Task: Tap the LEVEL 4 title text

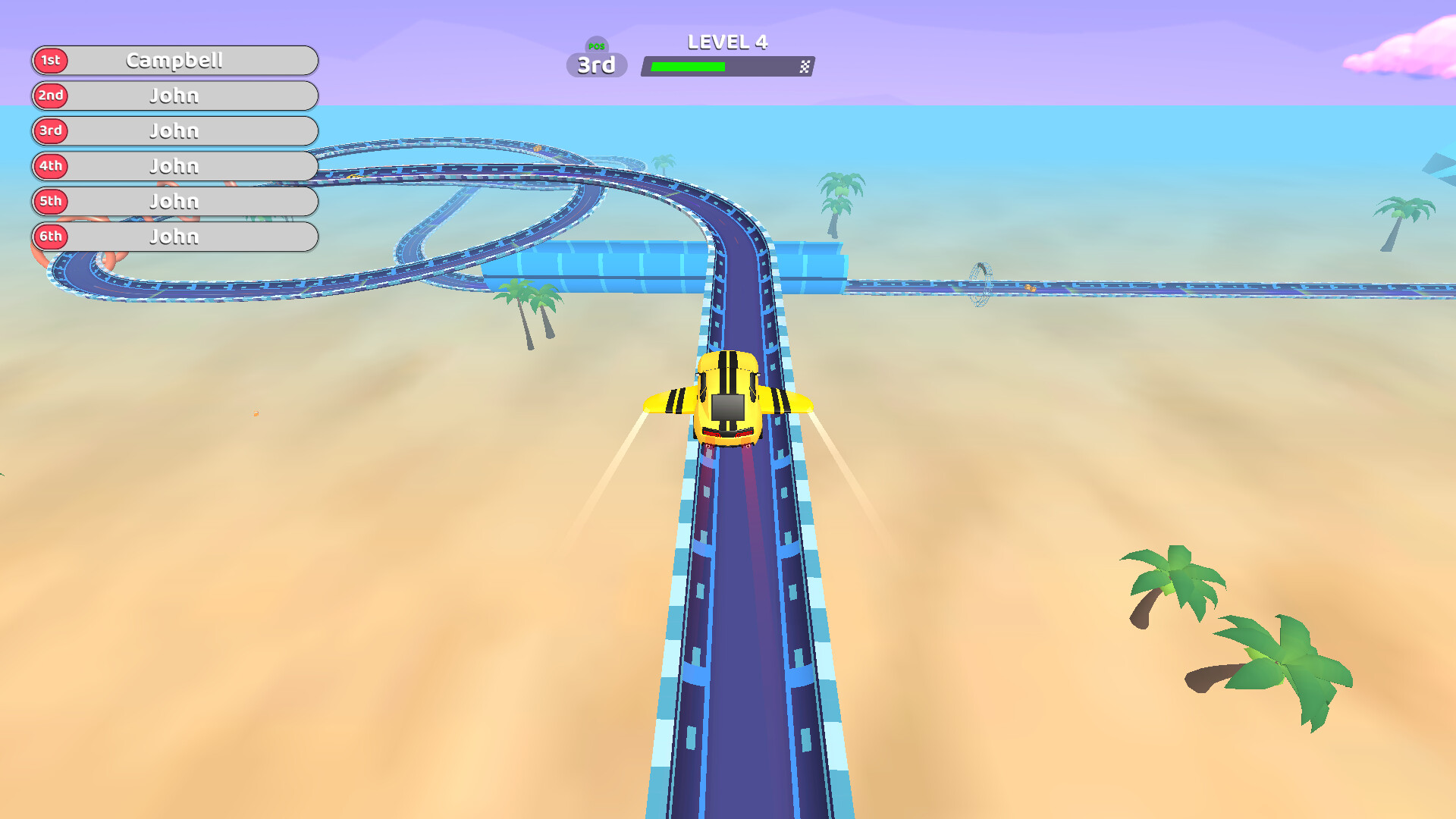Action: point(726,42)
